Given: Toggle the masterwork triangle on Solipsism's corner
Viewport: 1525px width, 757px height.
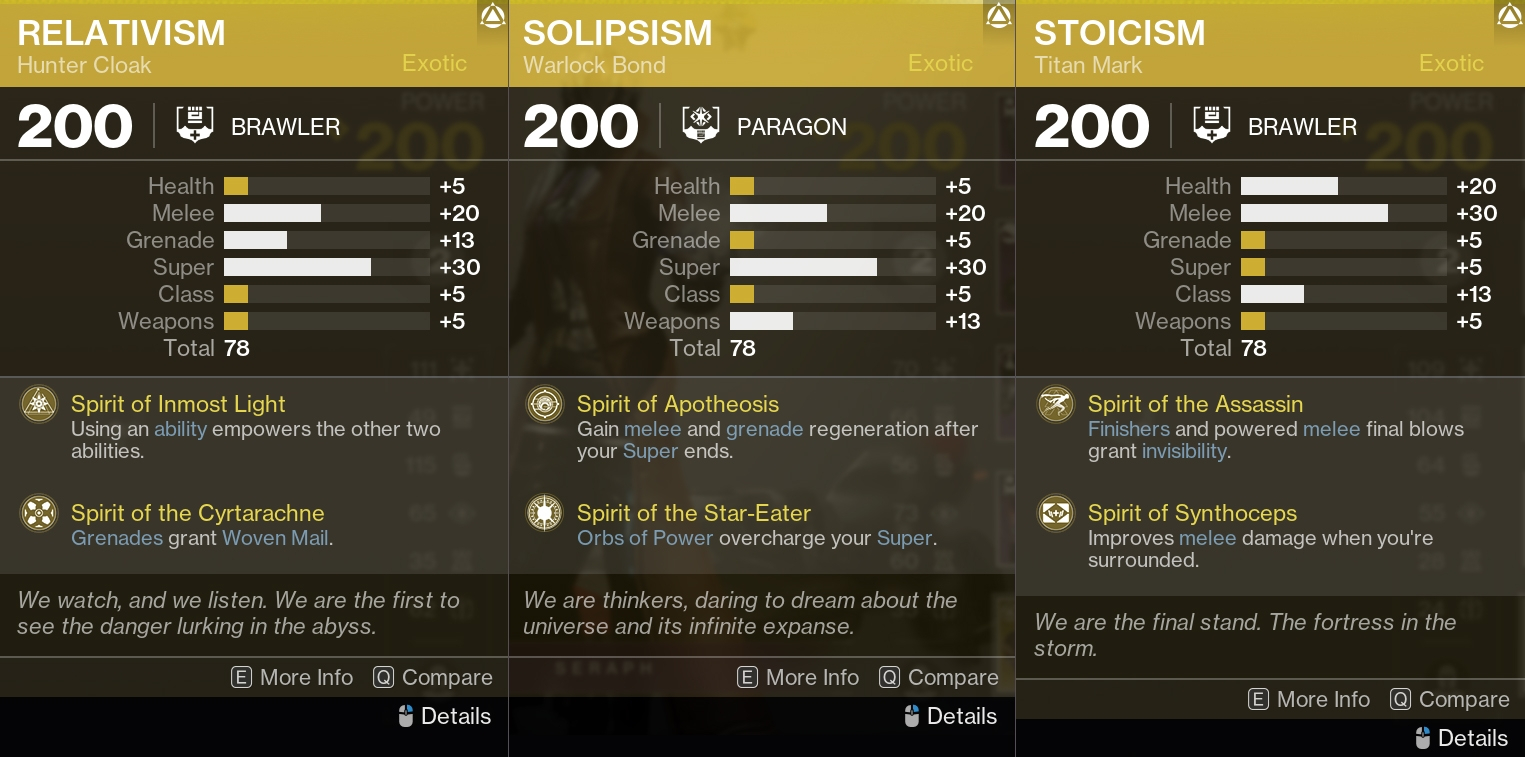Looking at the screenshot, I should 998,17.
